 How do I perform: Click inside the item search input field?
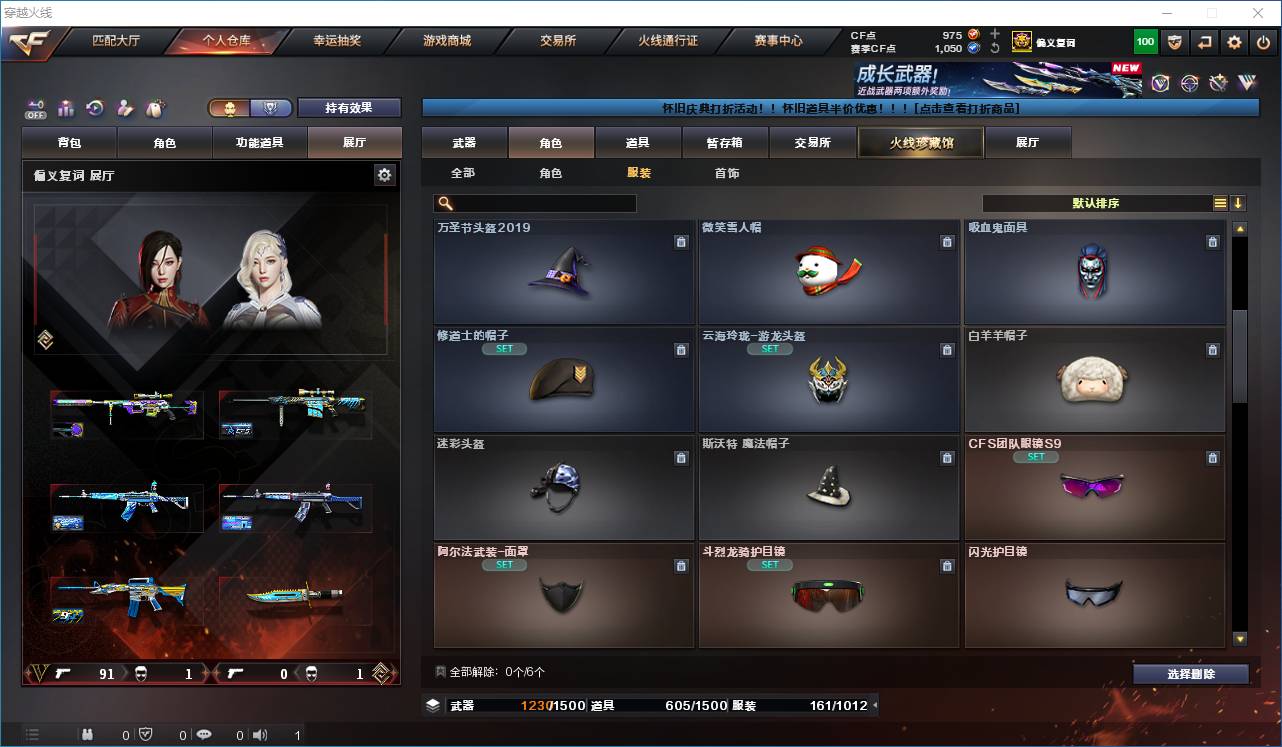coord(540,203)
